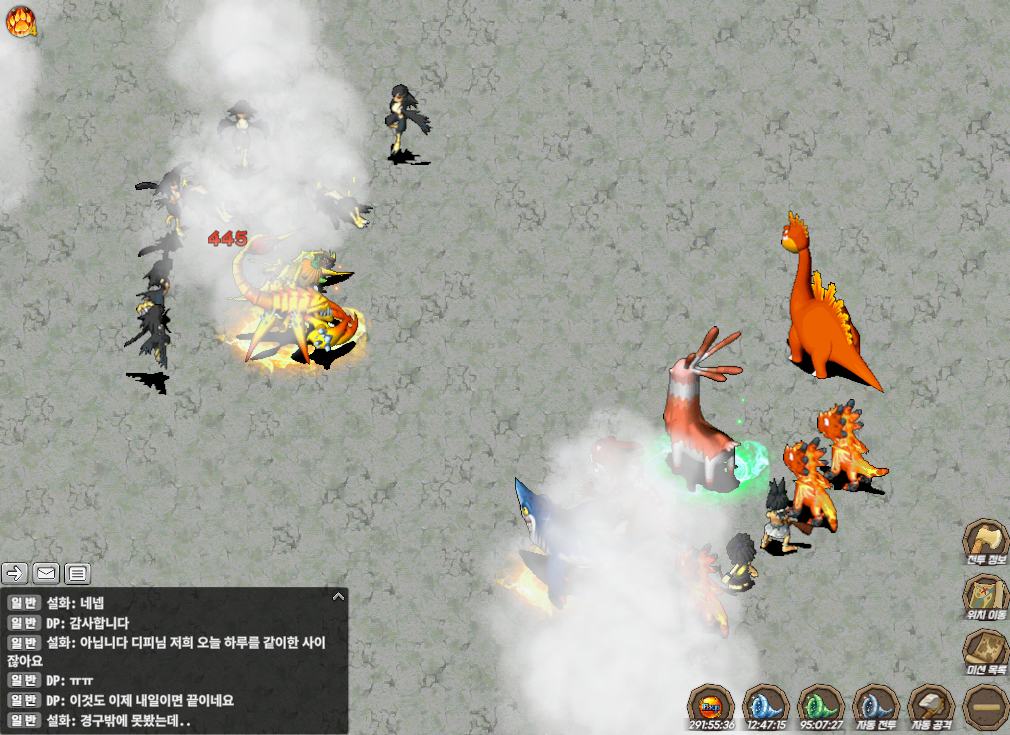Screen dimensions: 1010x735
Task: Click the arrow button above the chat
Action: (15, 573)
